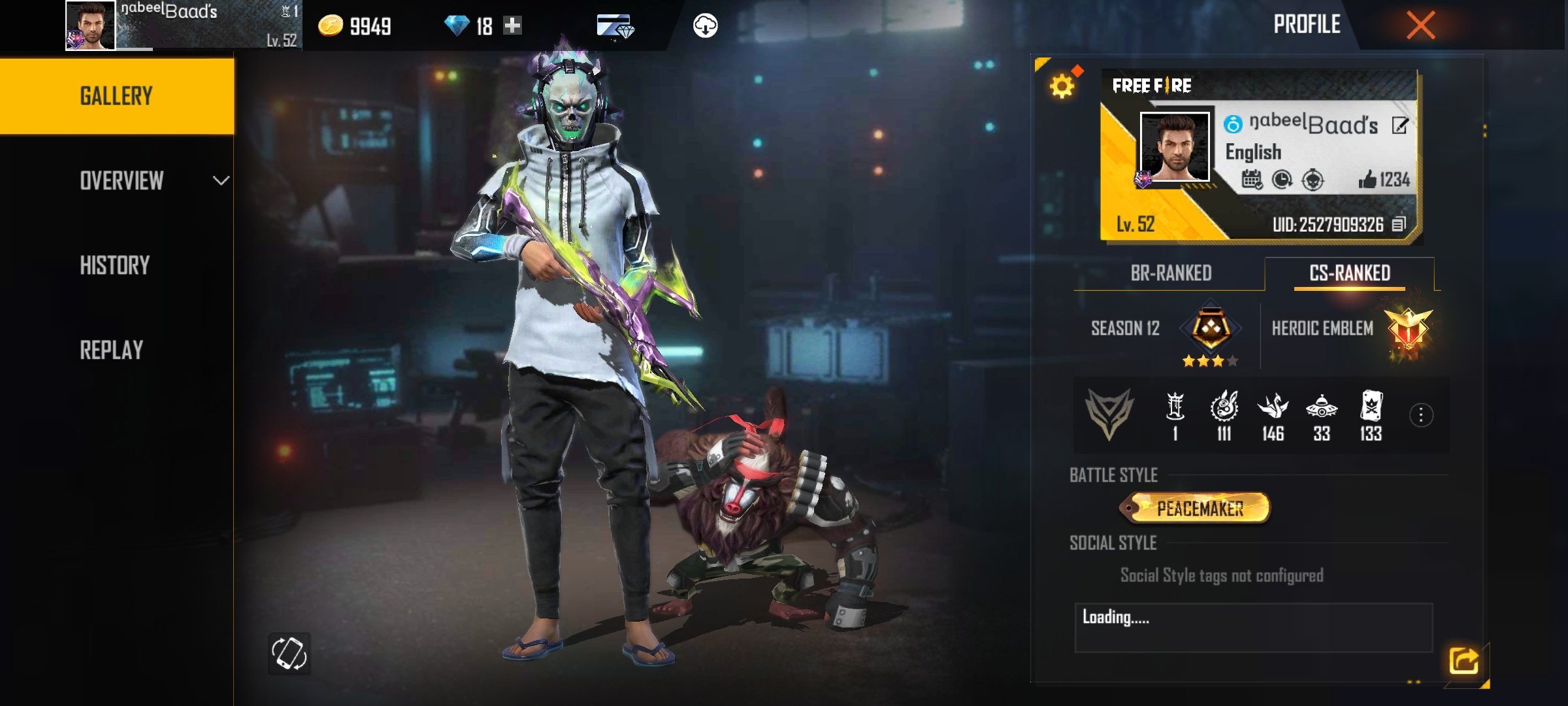Rotate the character view with phone icon
The image size is (1568, 706).
[x=289, y=653]
